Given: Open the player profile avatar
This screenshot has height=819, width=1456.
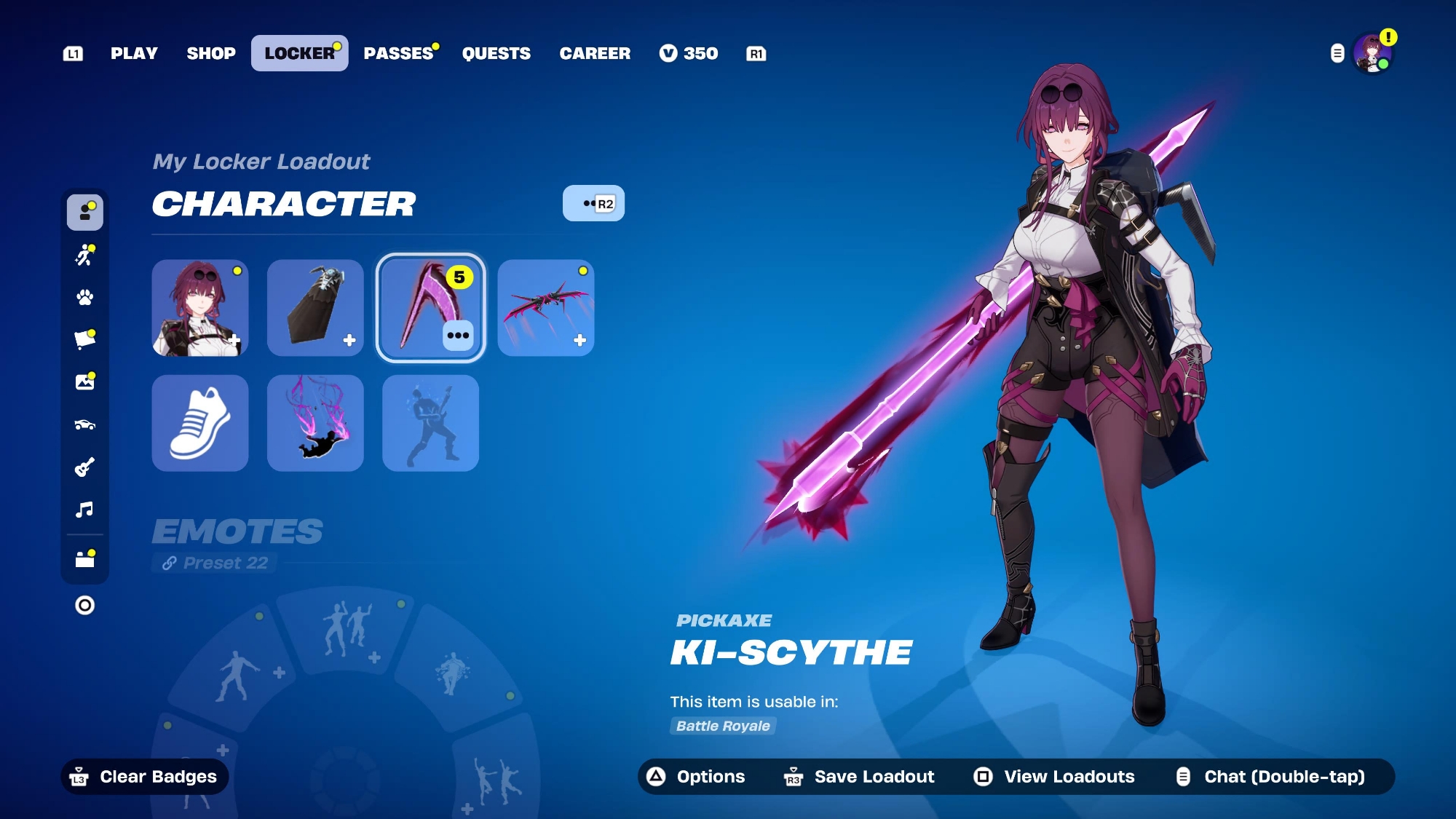Looking at the screenshot, I should [1372, 54].
